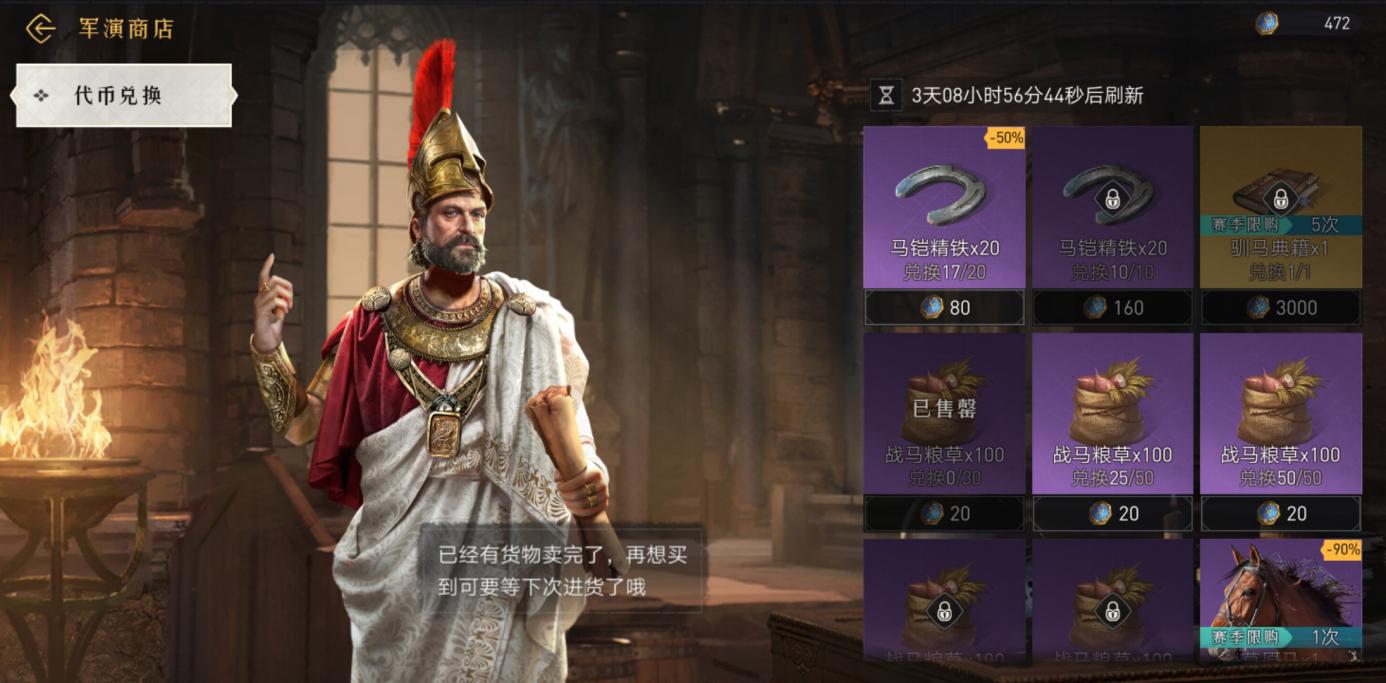Viewport: 1386px width, 683px height.
Task: Buy 马铠精铁 for 80 tokens
Action: pyautogui.click(x=944, y=308)
